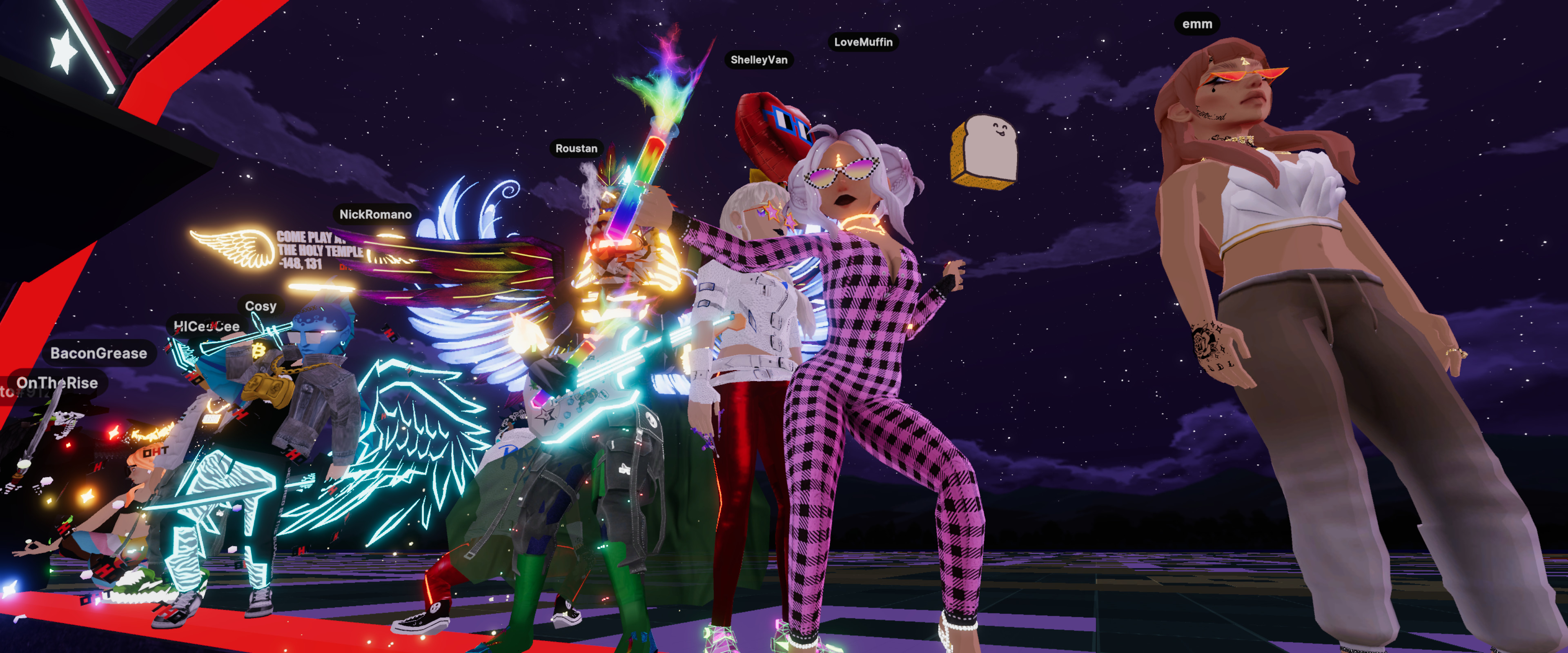Select the OnTheRise name tag
The width and height of the screenshot is (1568, 653).
pos(57,383)
